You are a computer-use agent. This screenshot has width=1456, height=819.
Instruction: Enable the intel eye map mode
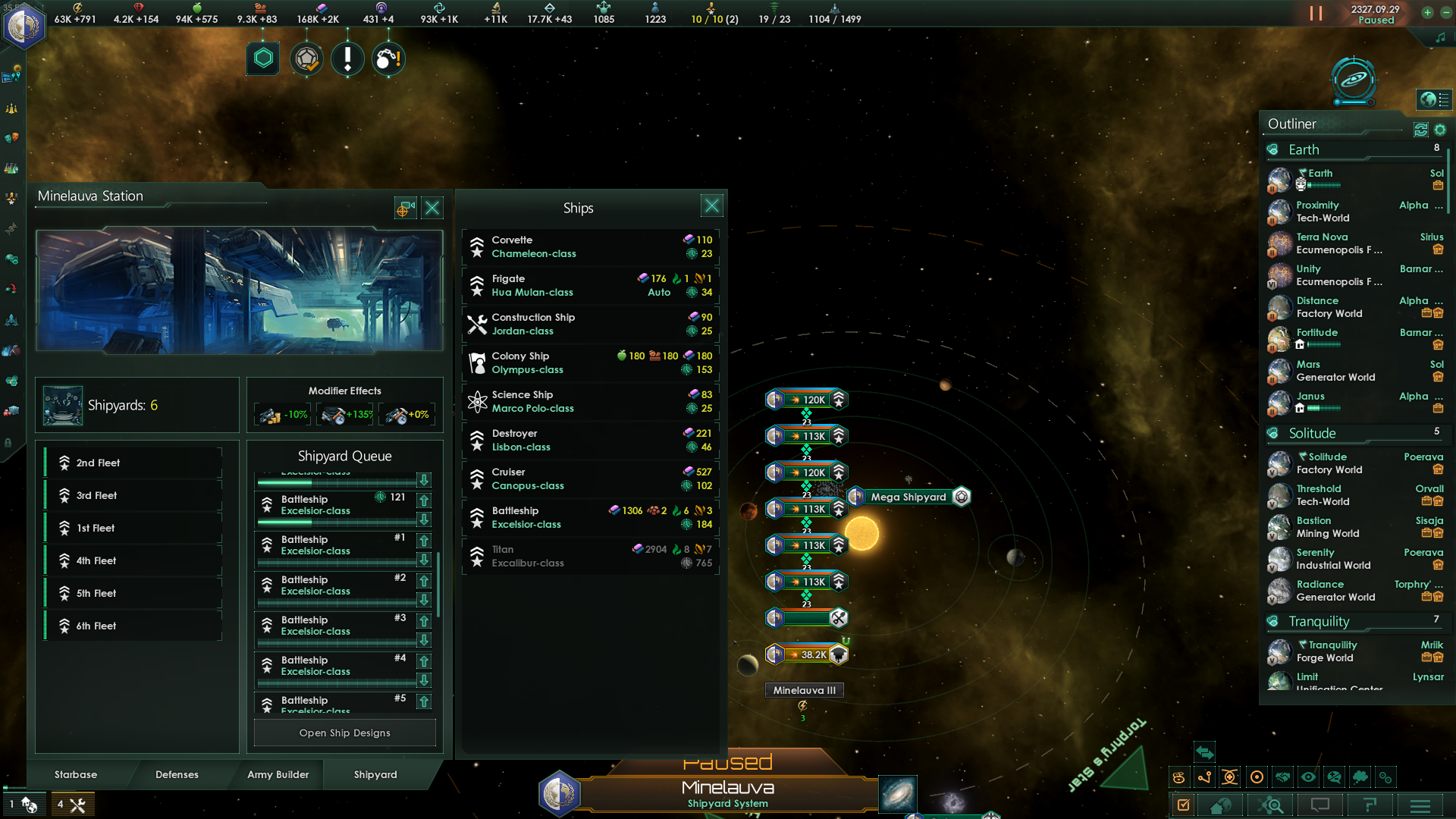pos(1309,777)
